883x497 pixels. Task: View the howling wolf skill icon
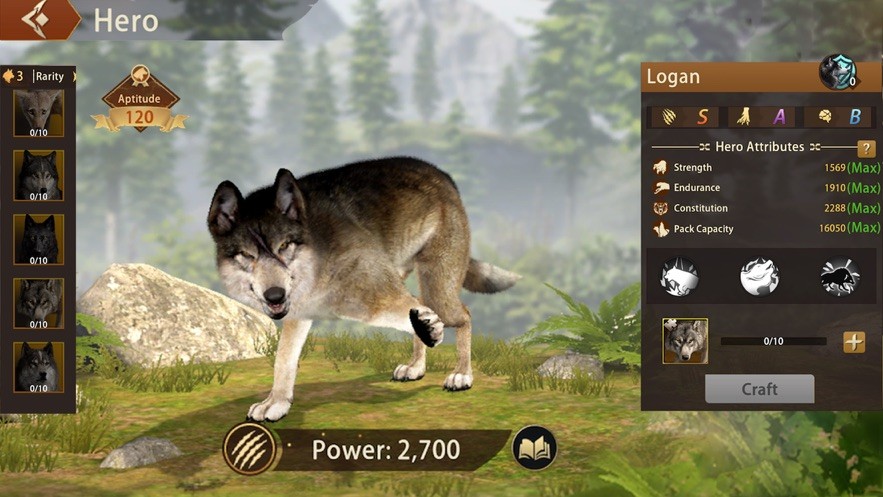pyautogui.click(x=759, y=276)
